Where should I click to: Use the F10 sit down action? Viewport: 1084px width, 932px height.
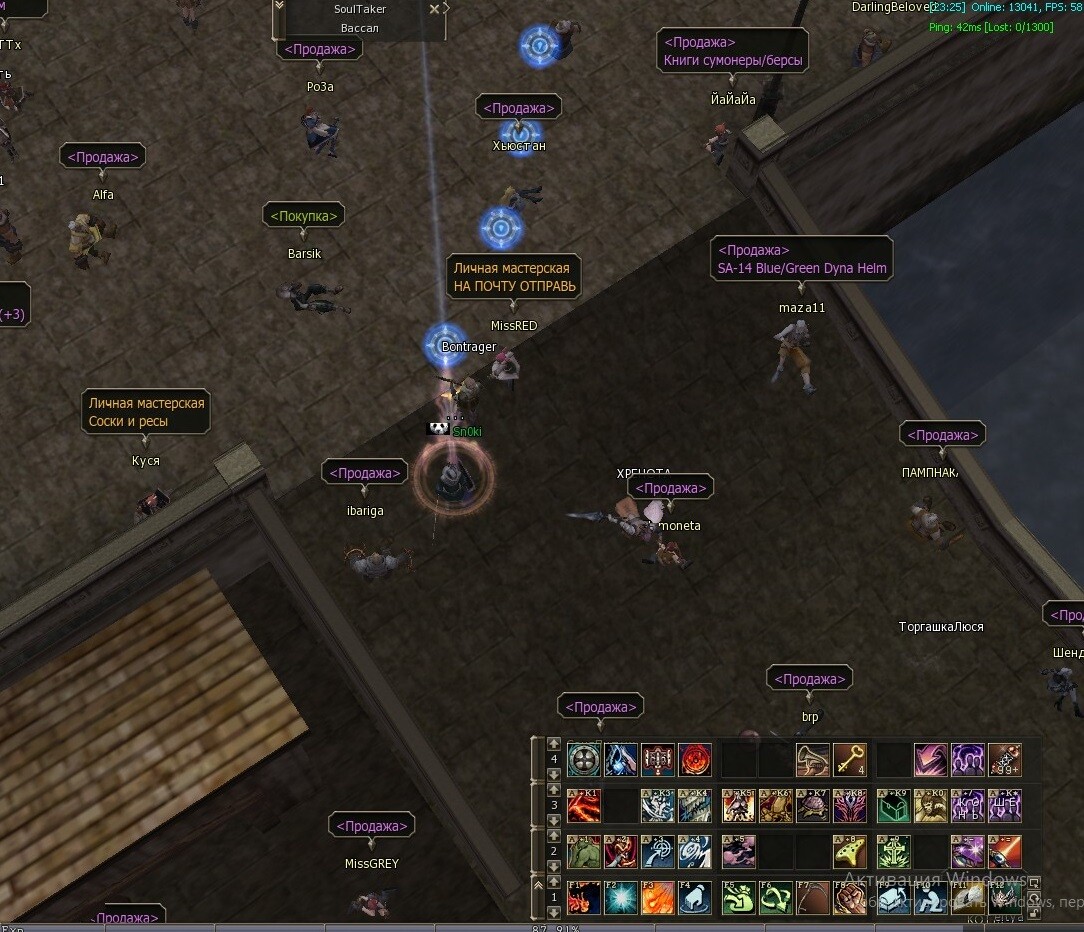click(930, 898)
